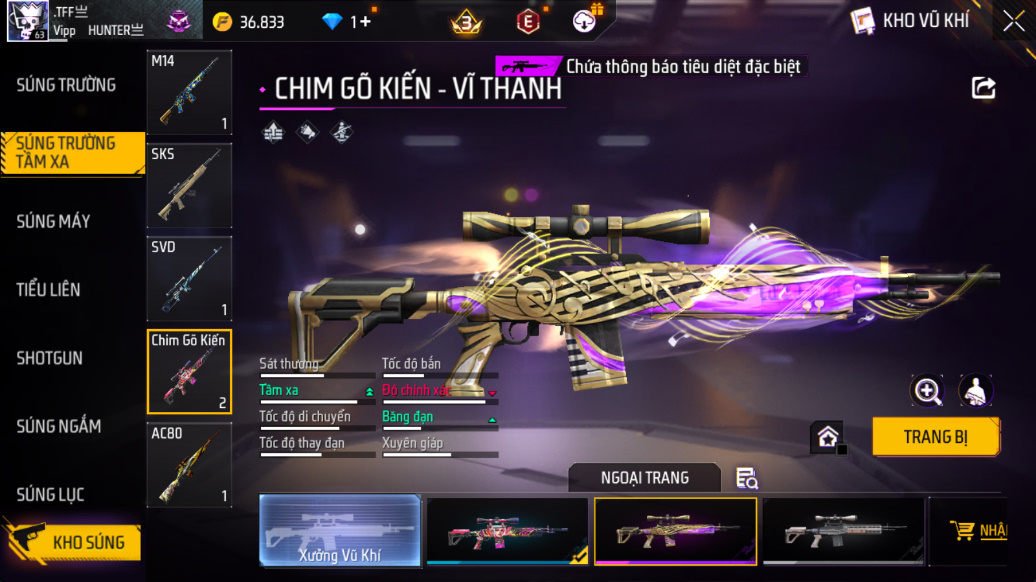This screenshot has height=582, width=1036.
Task: Select the AC80 weapon thumbnail
Action: [x=189, y=465]
